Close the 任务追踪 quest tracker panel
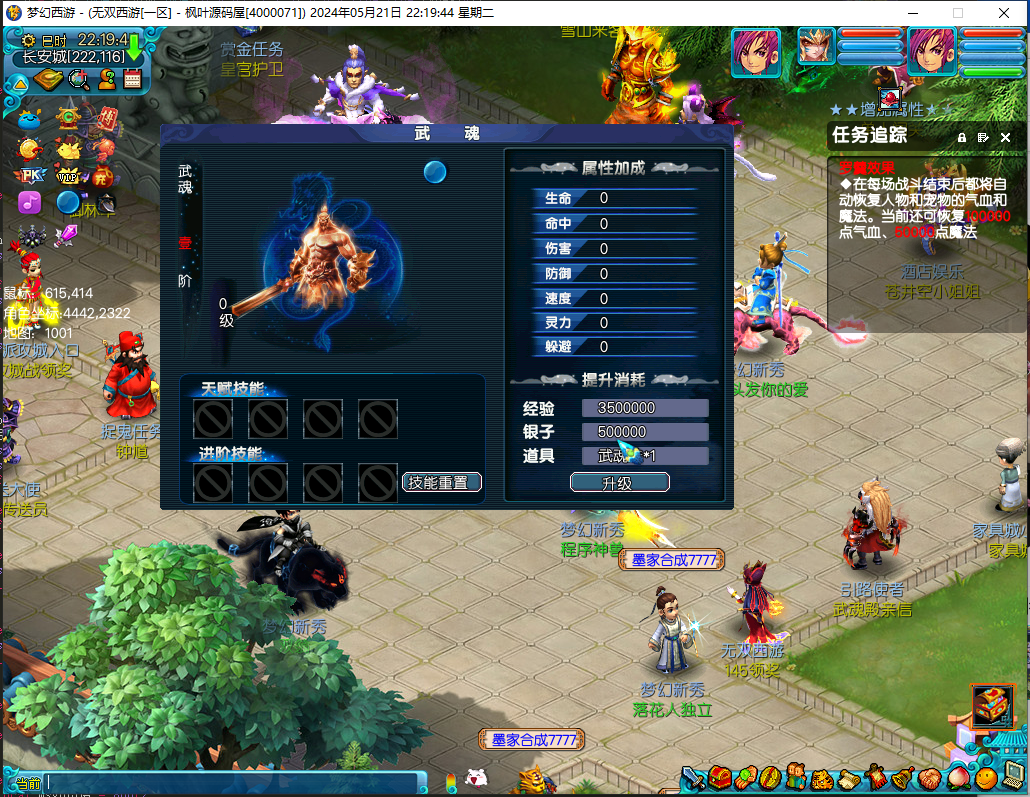 [x=1005, y=137]
